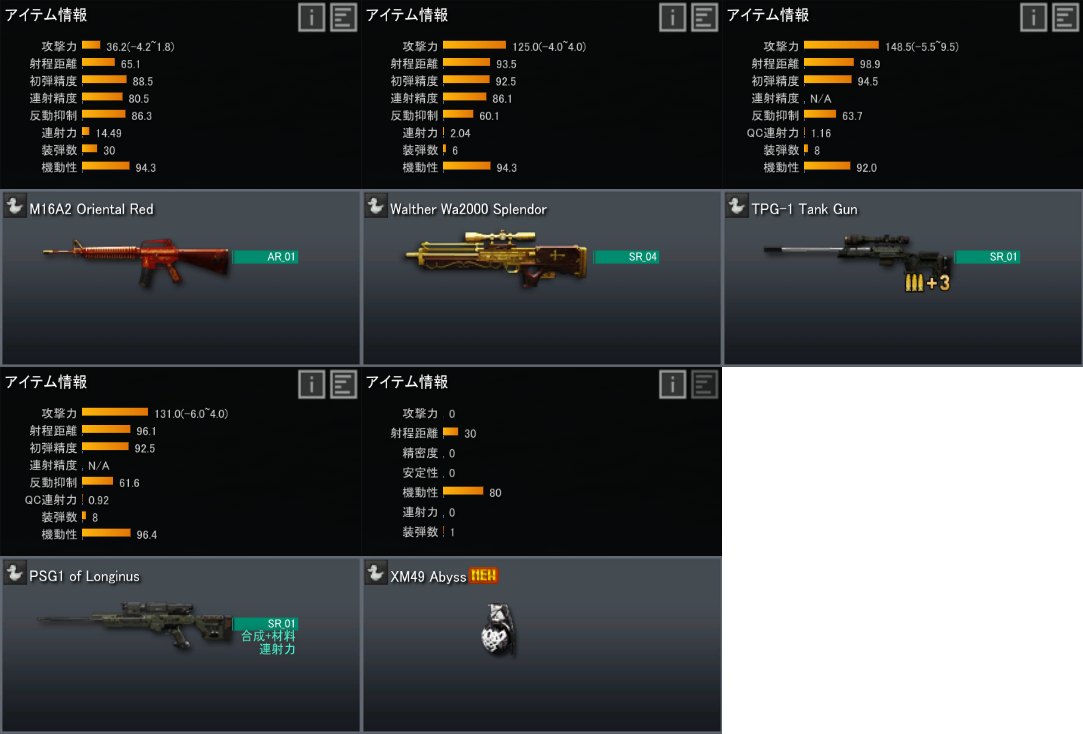
Task: Select the PSG1 of Longinus card
Action: pos(180,644)
